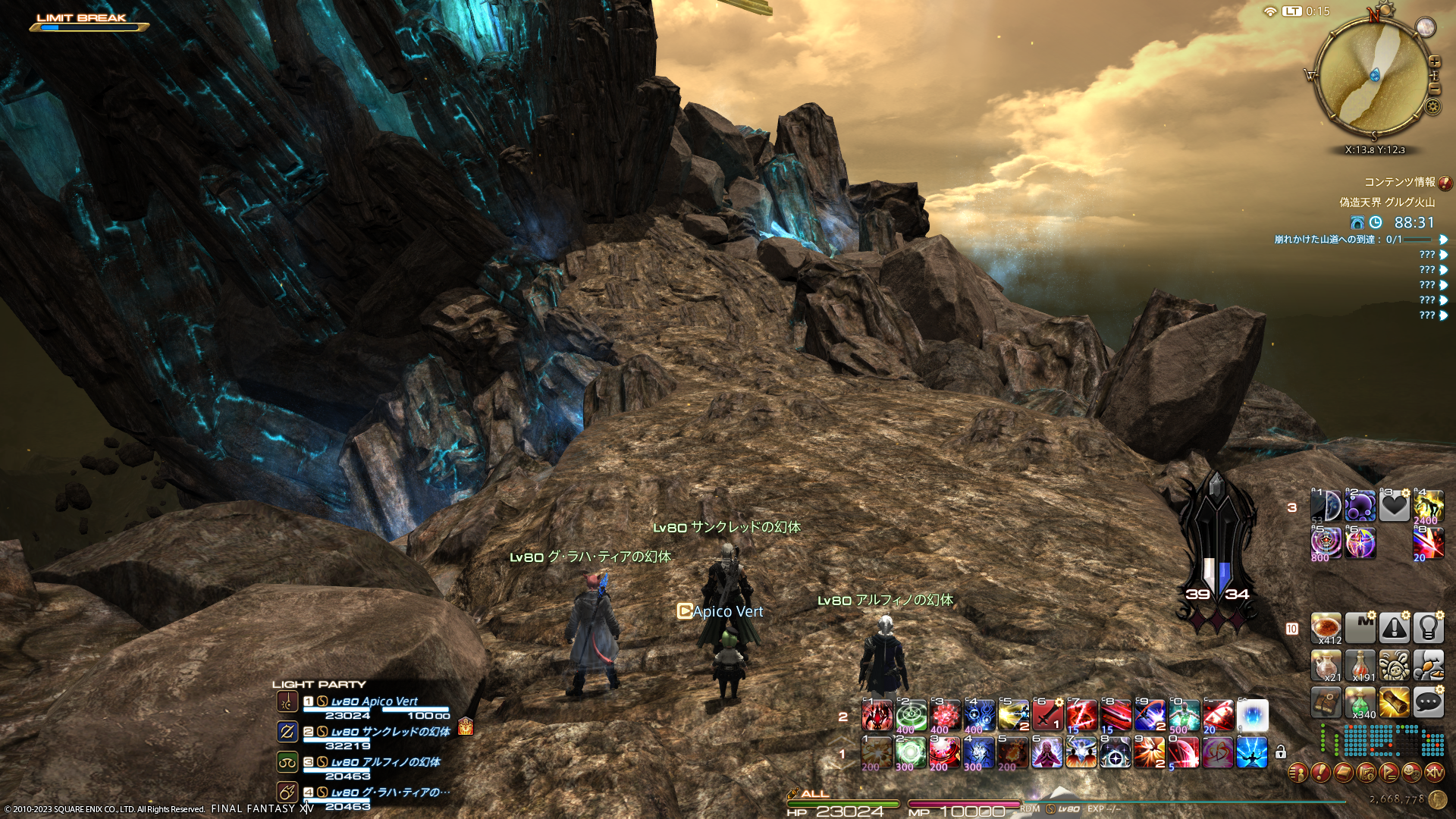Toggle the hotbar padlock icon
The height and width of the screenshot is (819, 1456).
(1281, 752)
